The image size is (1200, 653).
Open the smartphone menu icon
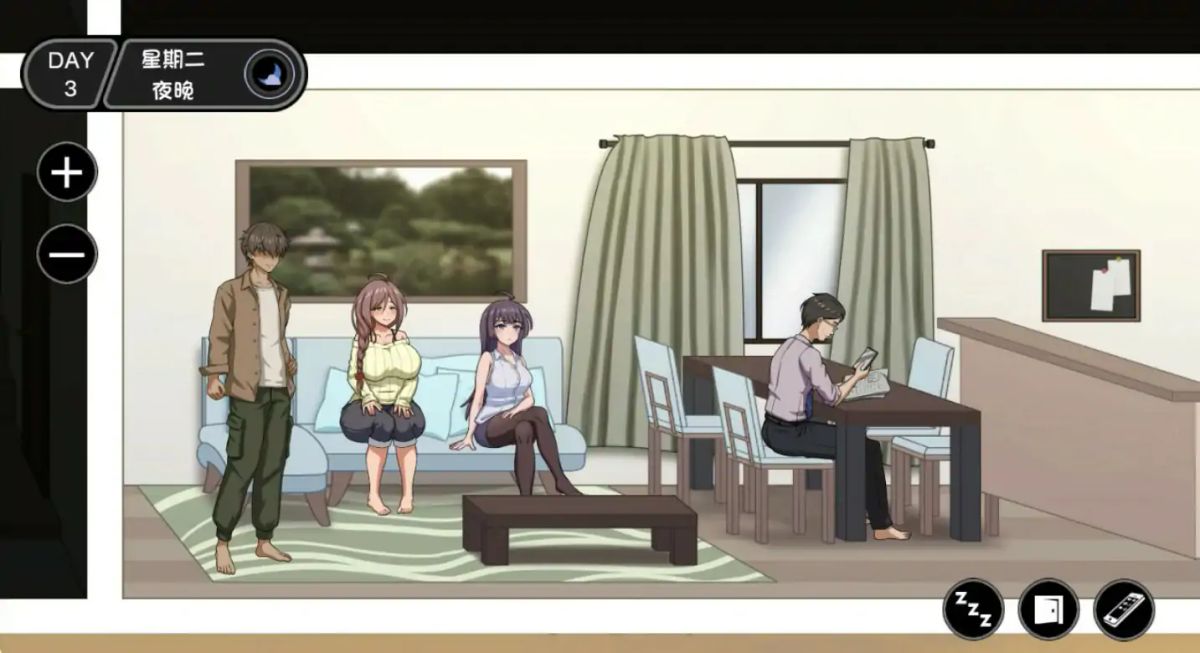click(x=1124, y=609)
